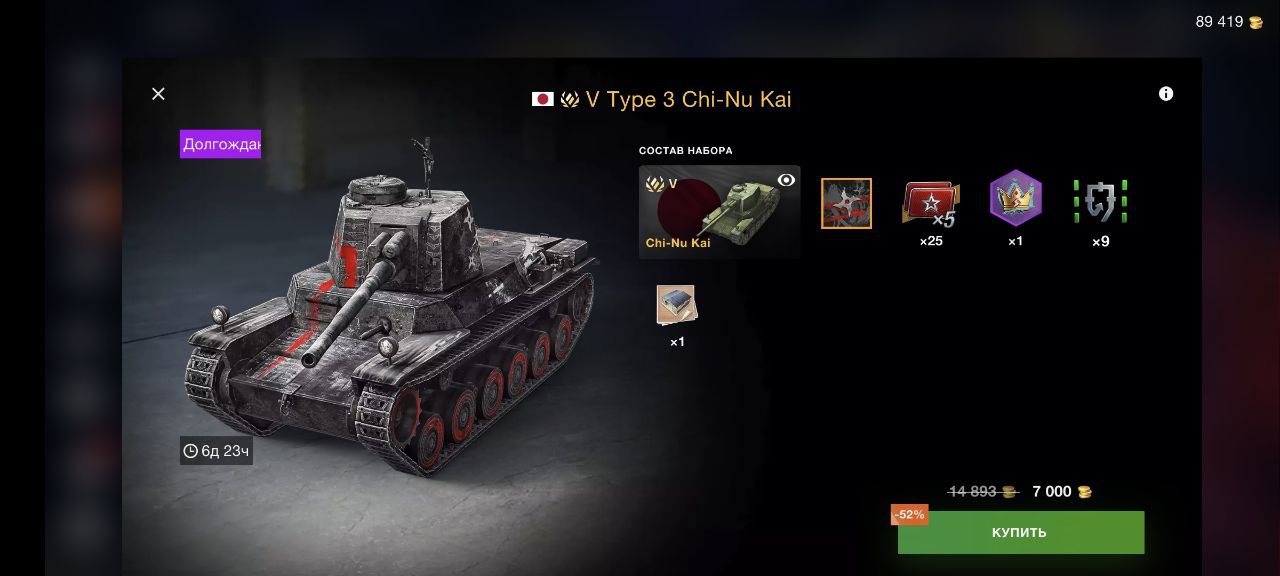Select the purple crown premium item
Viewport: 1280px width, 576px height.
pyautogui.click(x=1015, y=198)
